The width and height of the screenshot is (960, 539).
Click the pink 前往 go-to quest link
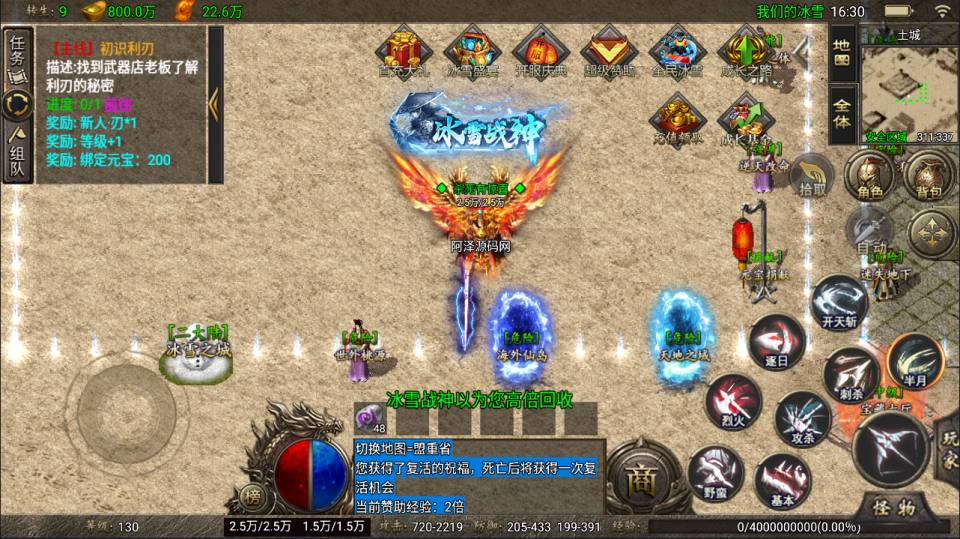(x=118, y=104)
